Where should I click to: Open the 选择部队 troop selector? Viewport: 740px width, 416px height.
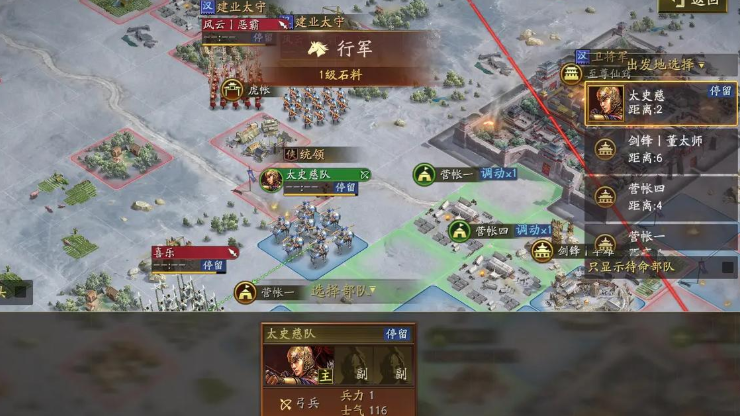[341, 291]
